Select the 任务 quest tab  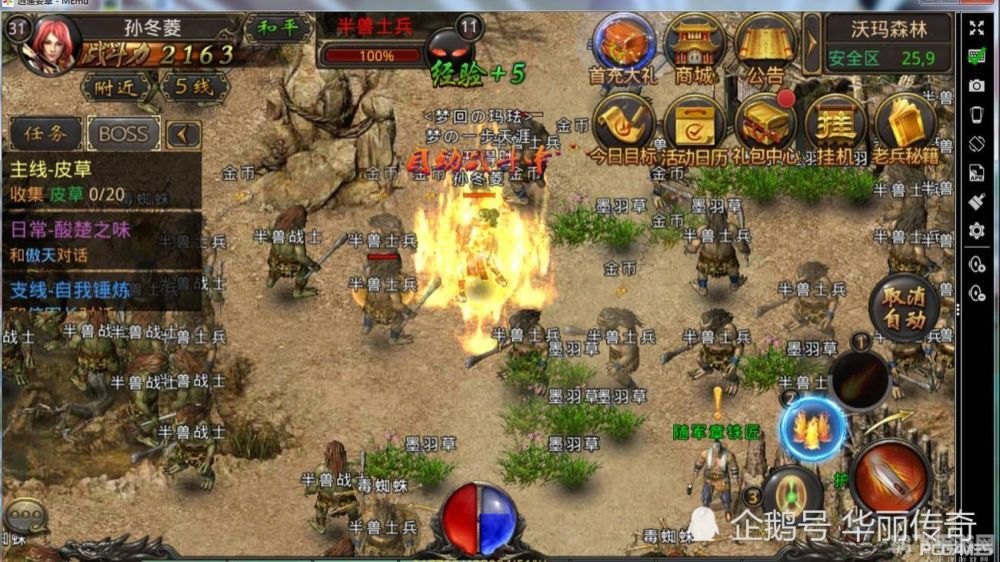(46, 133)
